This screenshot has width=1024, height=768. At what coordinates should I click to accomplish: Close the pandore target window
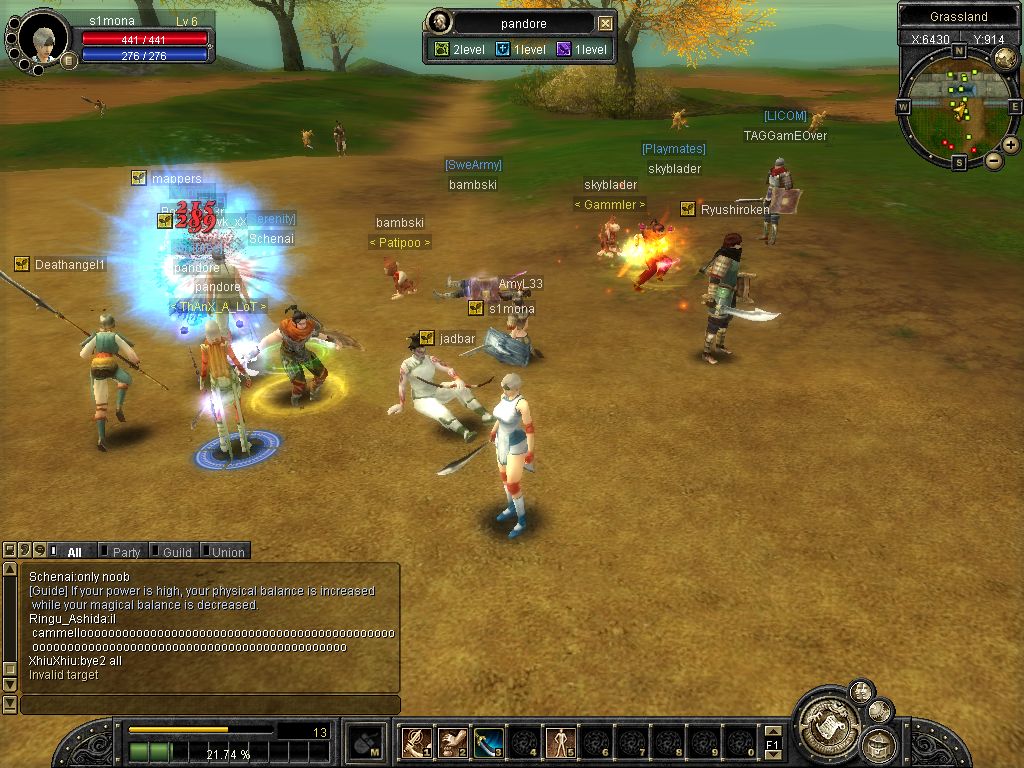click(606, 23)
